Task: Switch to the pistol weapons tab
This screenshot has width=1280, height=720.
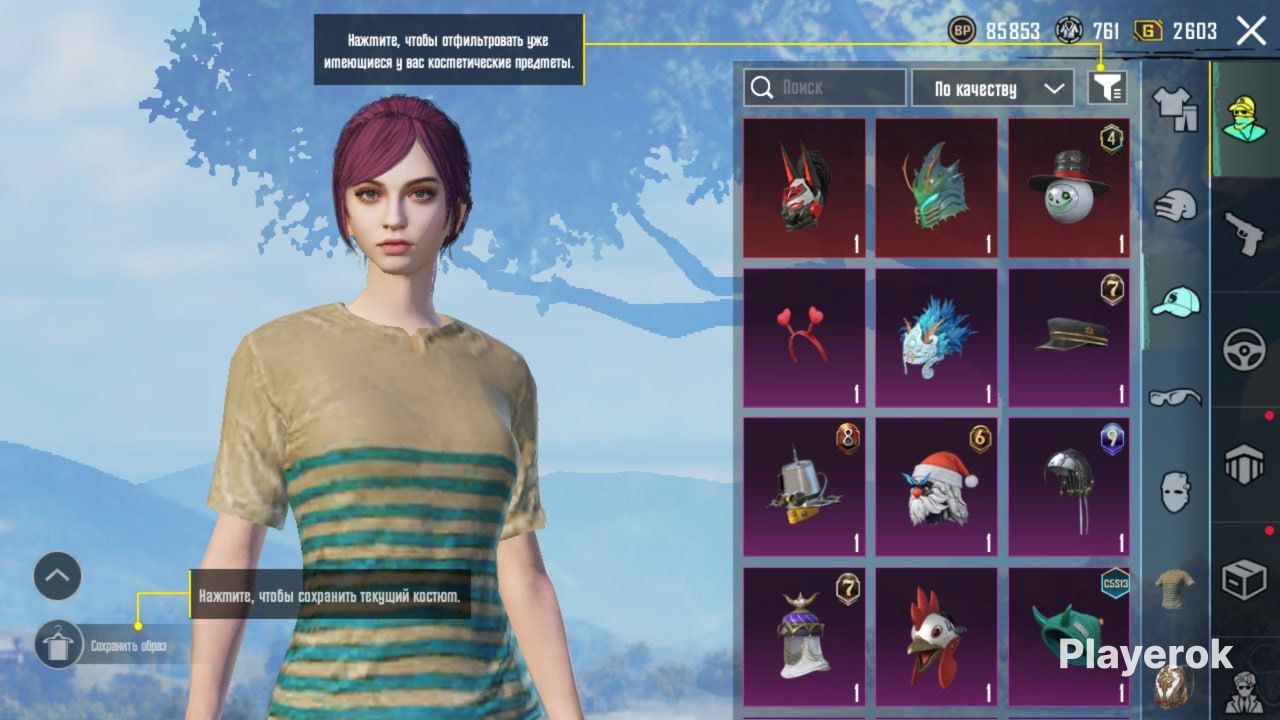Action: (1245, 232)
